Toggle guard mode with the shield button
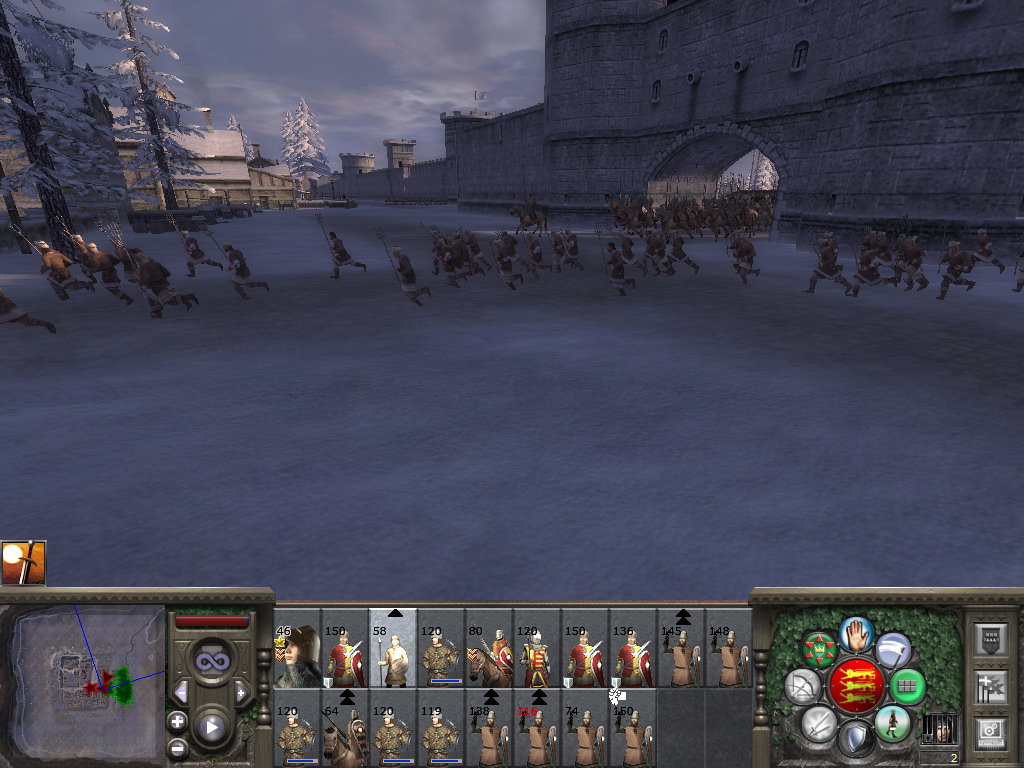The image size is (1024, 768). [855, 738]
